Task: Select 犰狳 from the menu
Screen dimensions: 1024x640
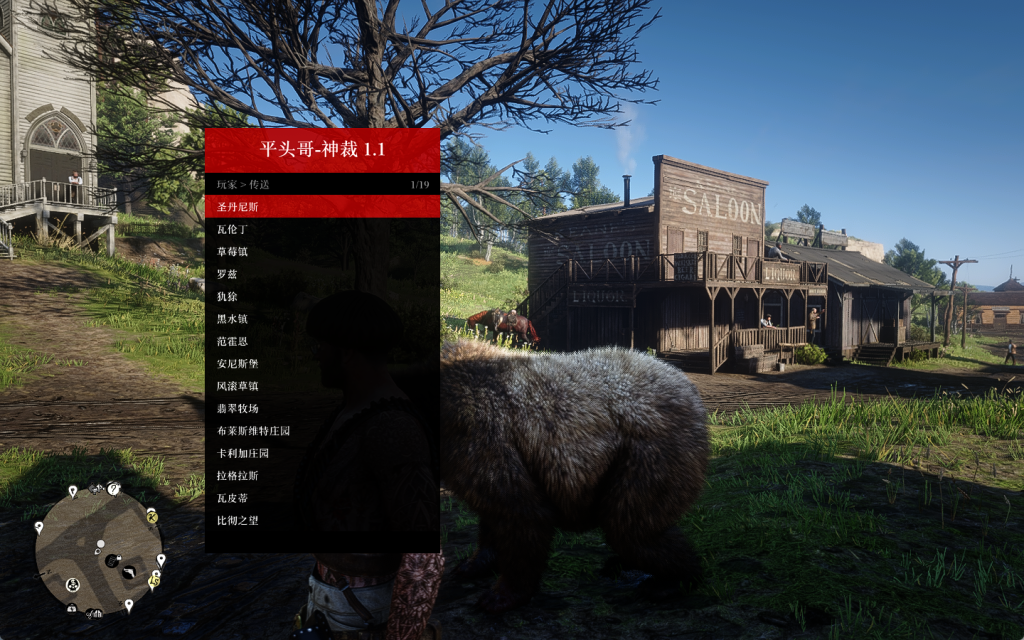Action: pyautogui.click(x=322, y=296)
